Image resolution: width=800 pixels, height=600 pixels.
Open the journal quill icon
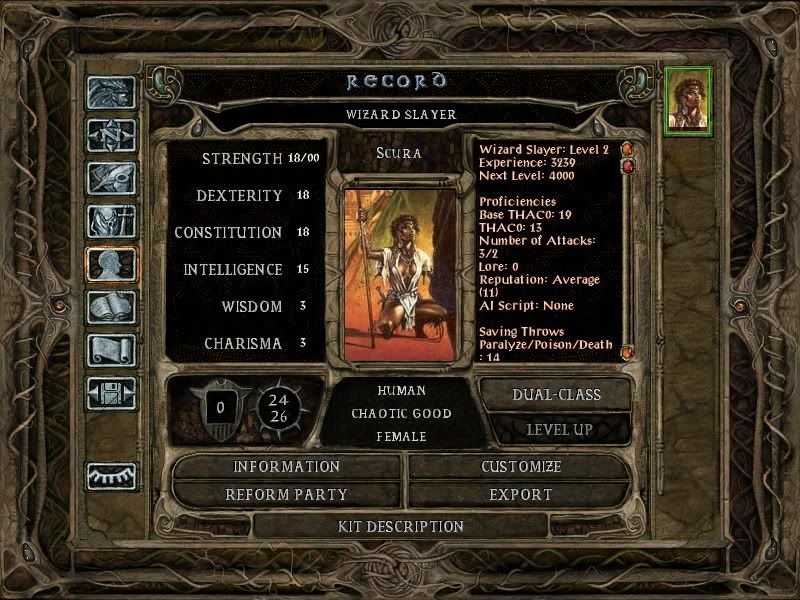click(x=111, y=178)
